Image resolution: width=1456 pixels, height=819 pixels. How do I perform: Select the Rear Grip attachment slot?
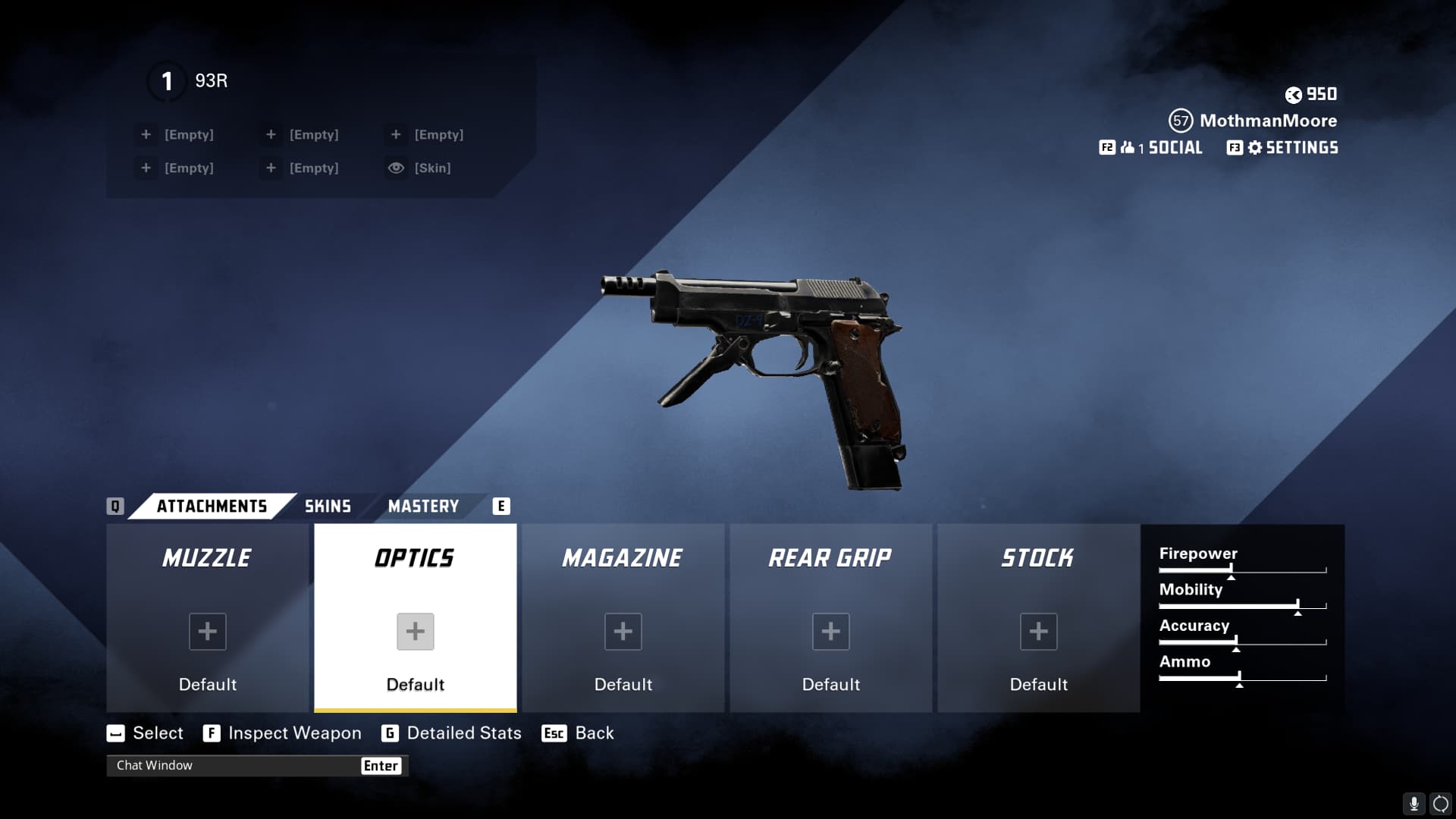point(830,618)
